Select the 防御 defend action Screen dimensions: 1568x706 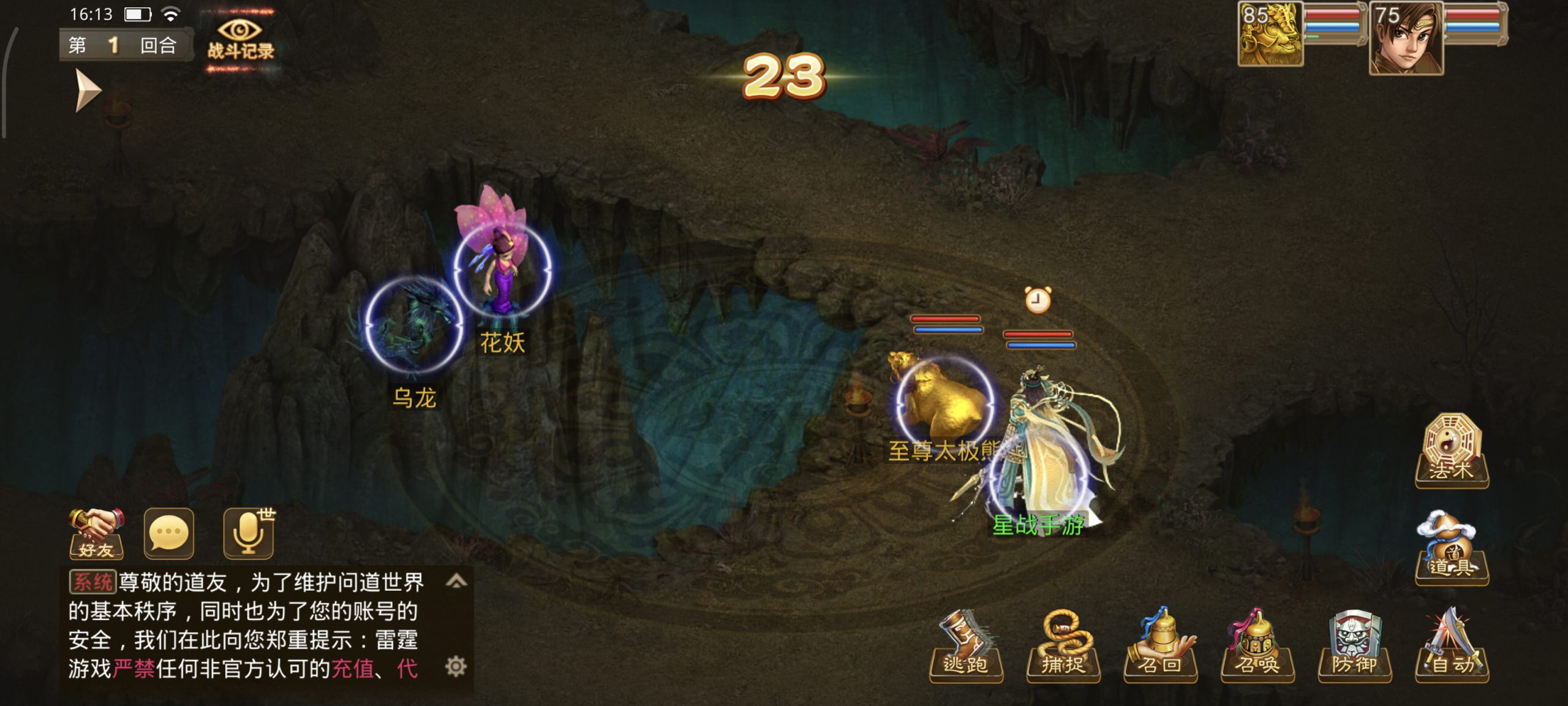(x=1354, y=647)
